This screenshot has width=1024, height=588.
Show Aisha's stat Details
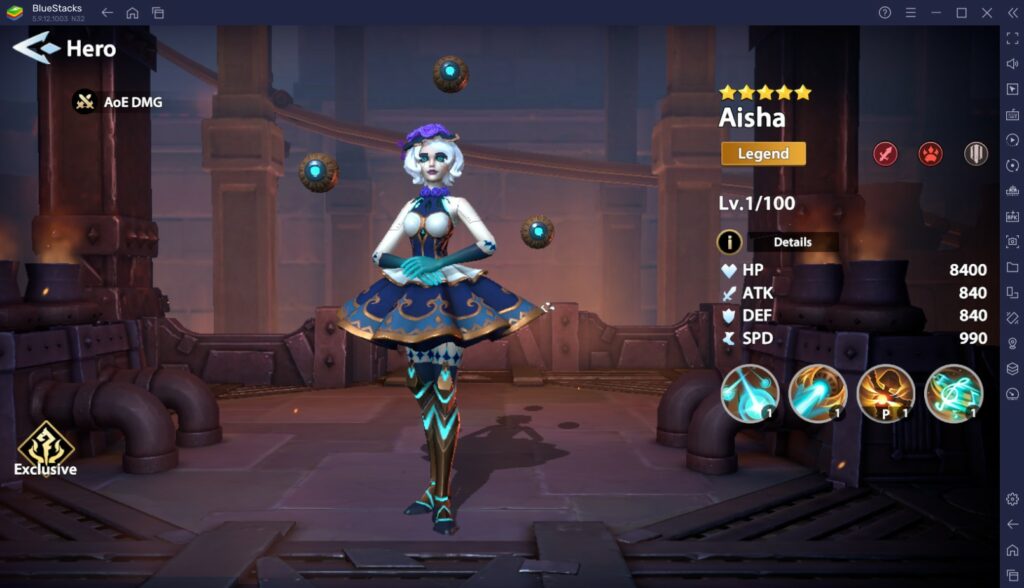779,242
